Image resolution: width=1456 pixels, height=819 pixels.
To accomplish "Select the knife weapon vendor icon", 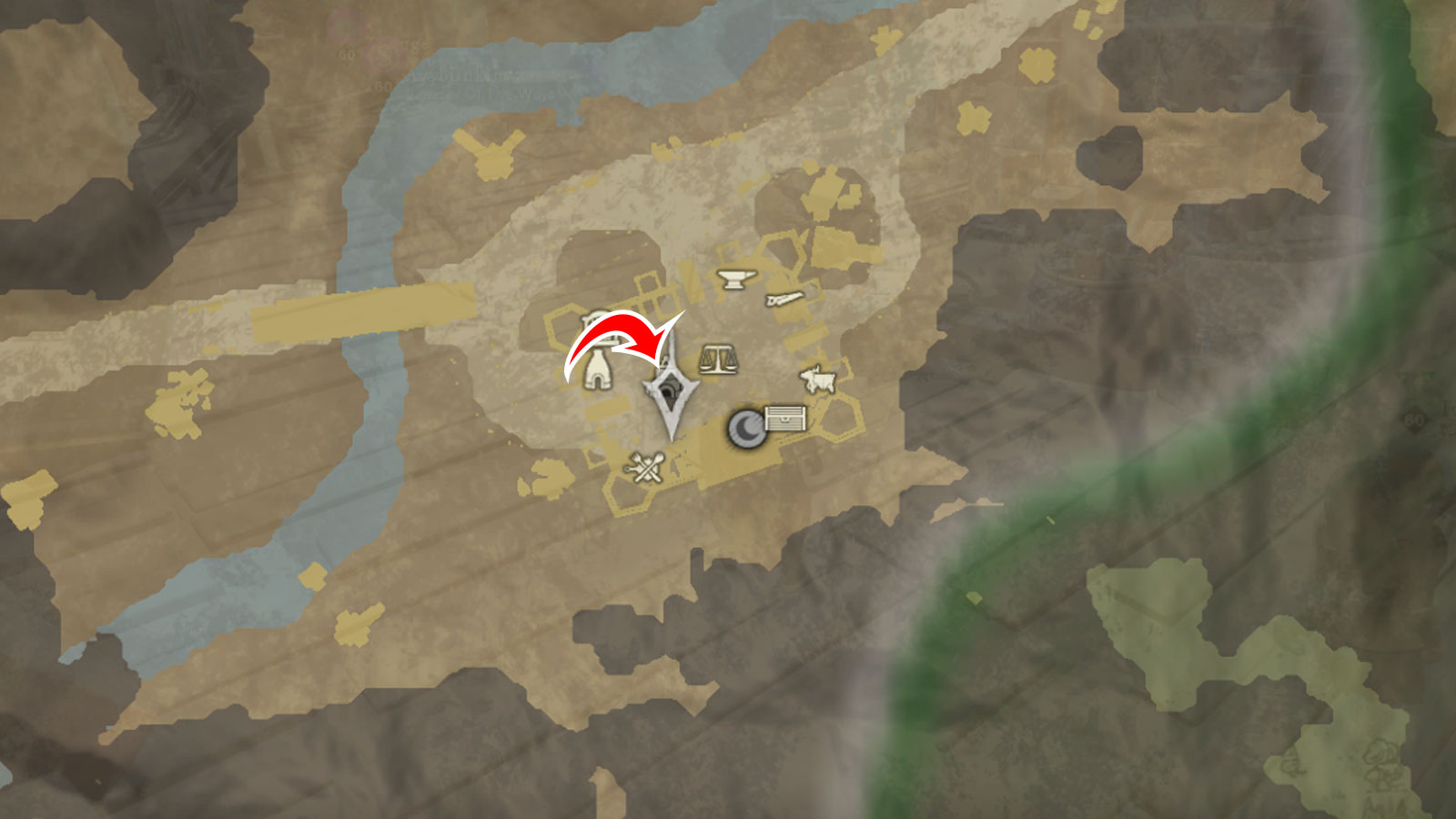I will click(x=783, y=298).
